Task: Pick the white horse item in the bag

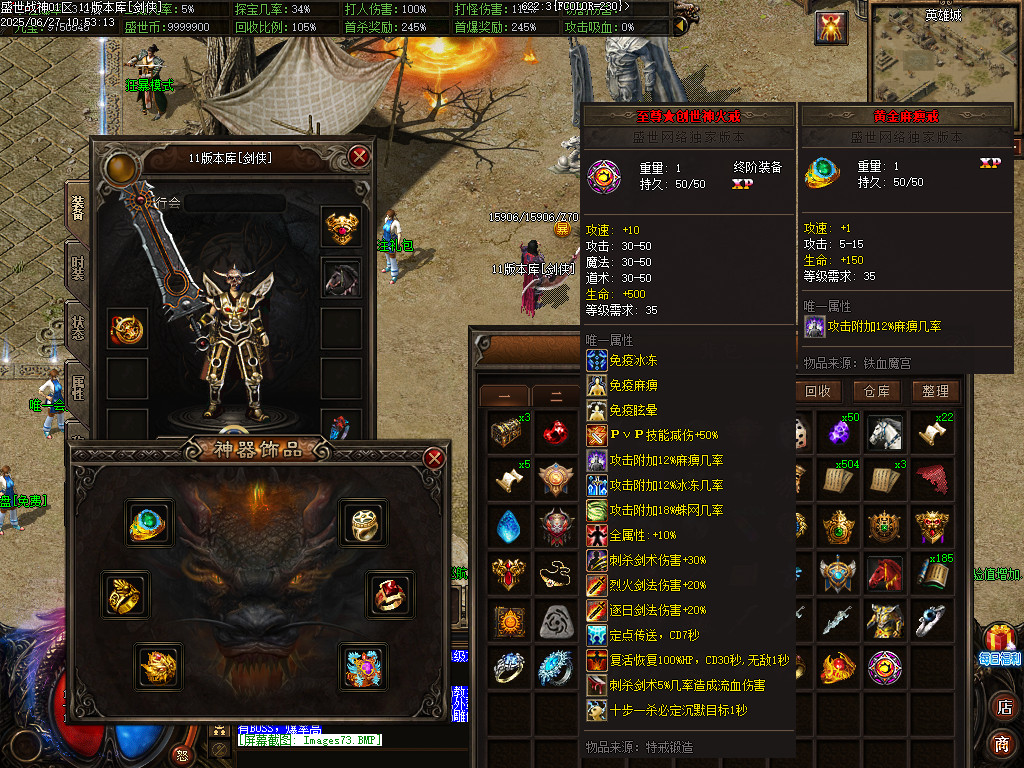Action: coord(885,432)
